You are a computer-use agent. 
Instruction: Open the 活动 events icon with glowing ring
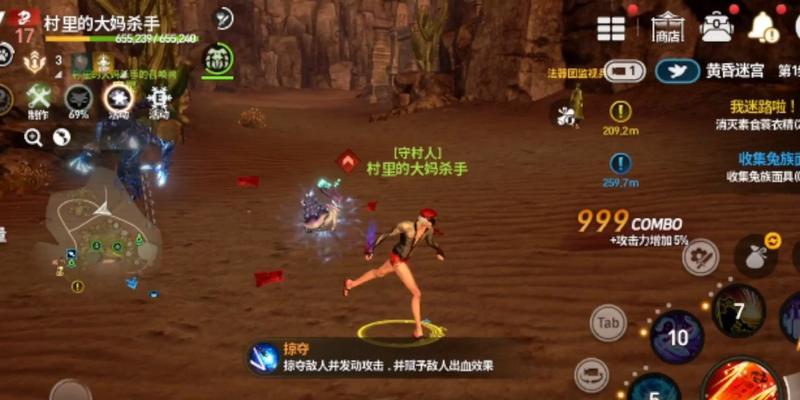[119, 99]
